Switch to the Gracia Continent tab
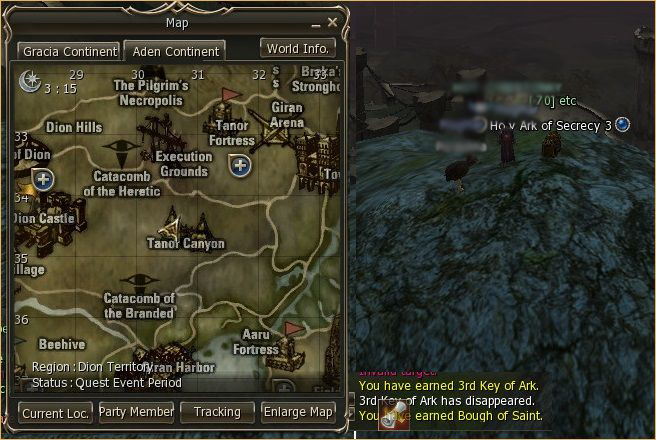The height and width of the screenshot is (440, 656). (x=68, y=51)
